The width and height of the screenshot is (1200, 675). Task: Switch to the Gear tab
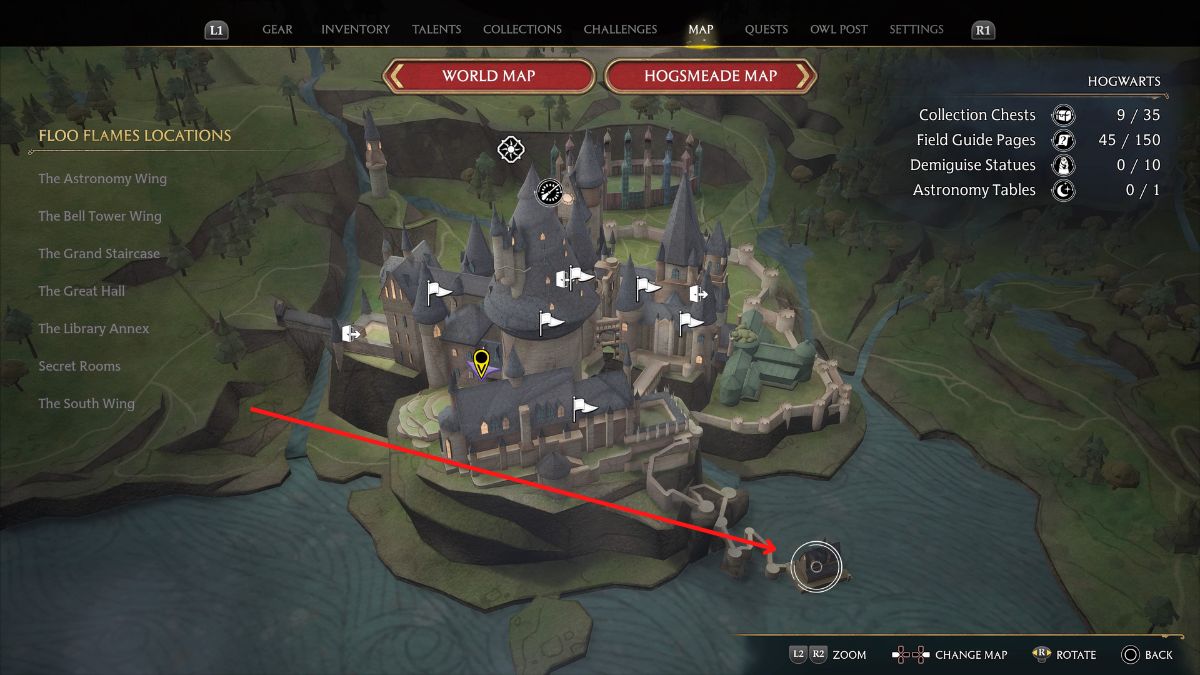pos(277,30)
